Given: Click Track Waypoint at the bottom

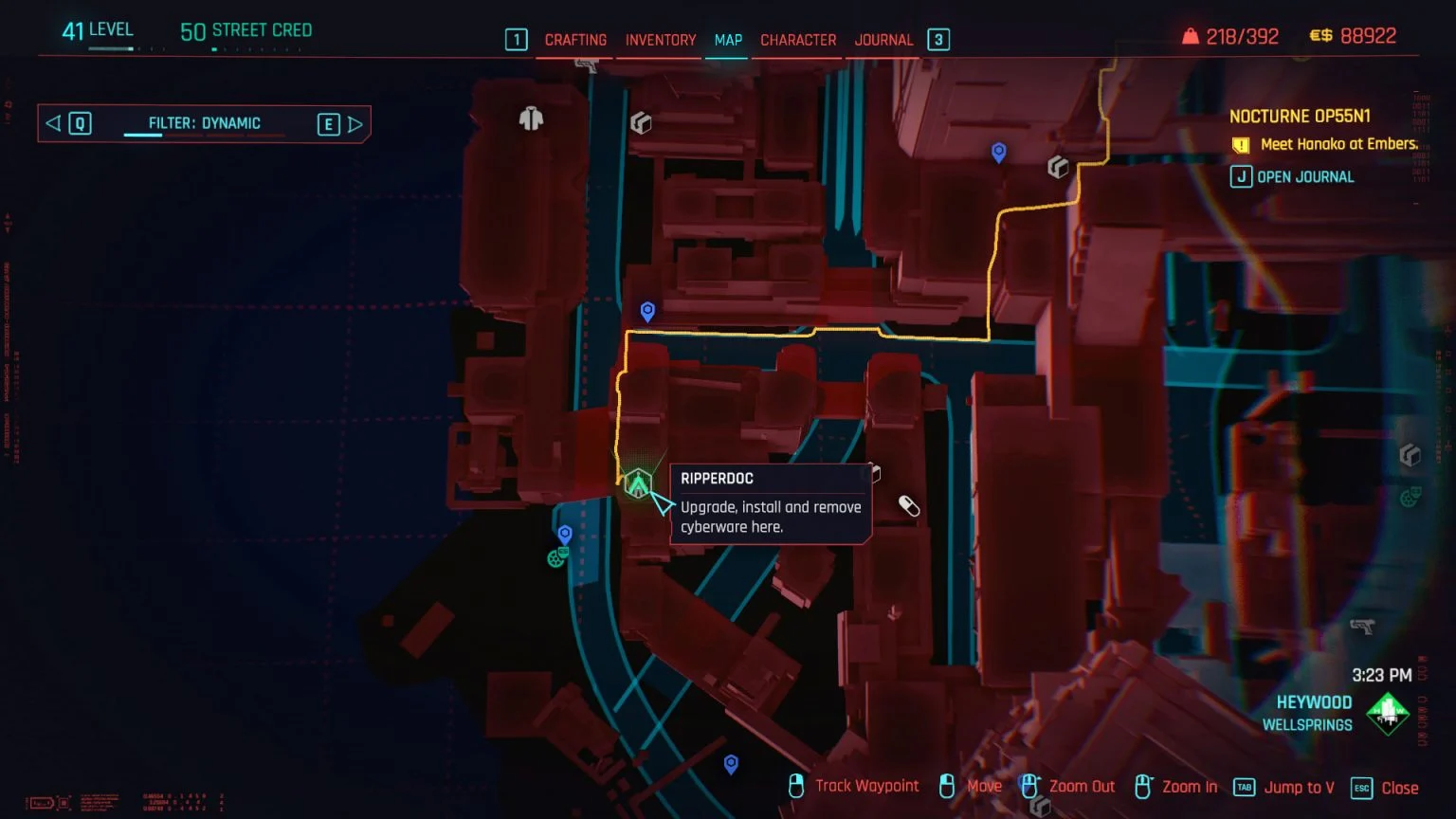Looking at the screenshot, I should (866, 786).
